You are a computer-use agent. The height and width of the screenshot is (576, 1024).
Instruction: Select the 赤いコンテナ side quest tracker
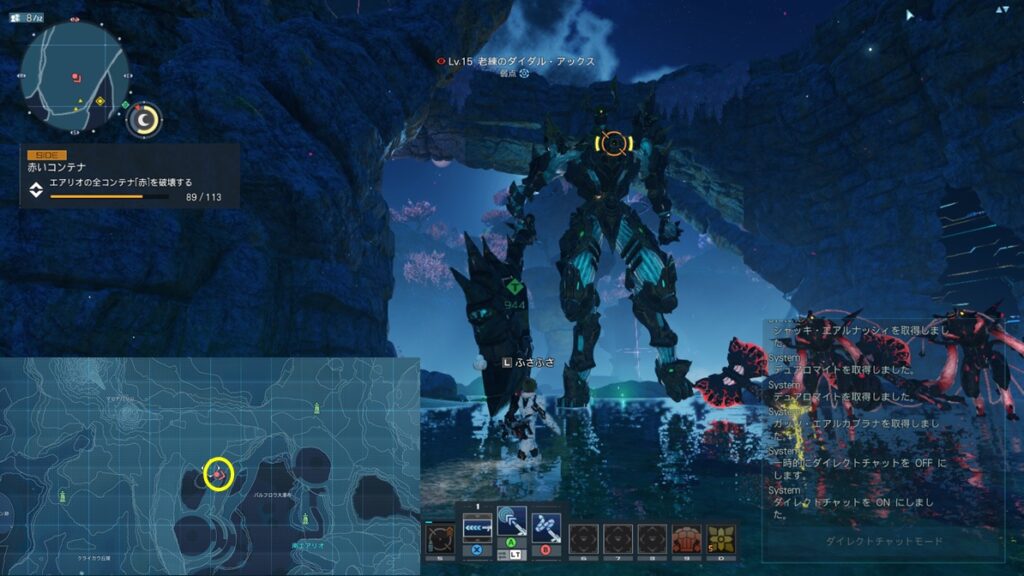click(x=130, y=176)
